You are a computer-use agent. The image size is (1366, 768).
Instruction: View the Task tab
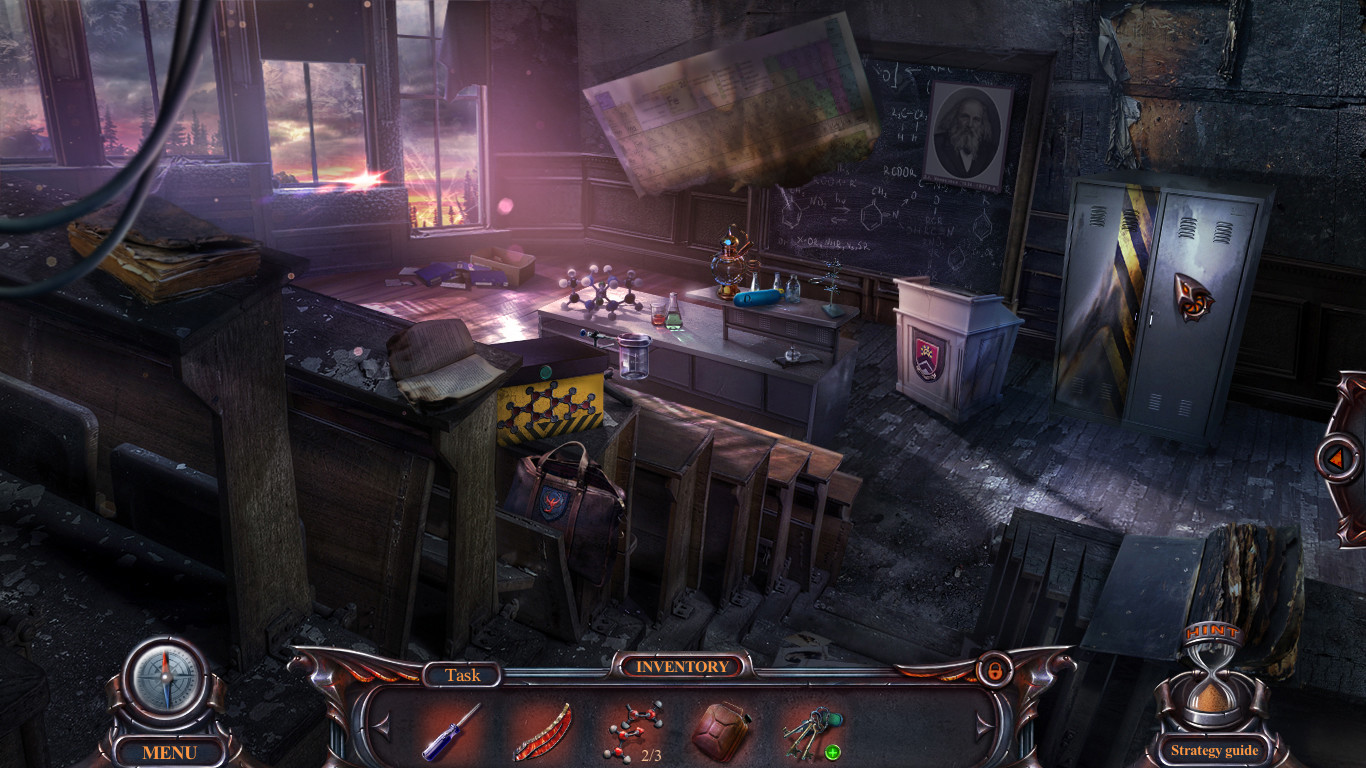[x=466, y=674]
